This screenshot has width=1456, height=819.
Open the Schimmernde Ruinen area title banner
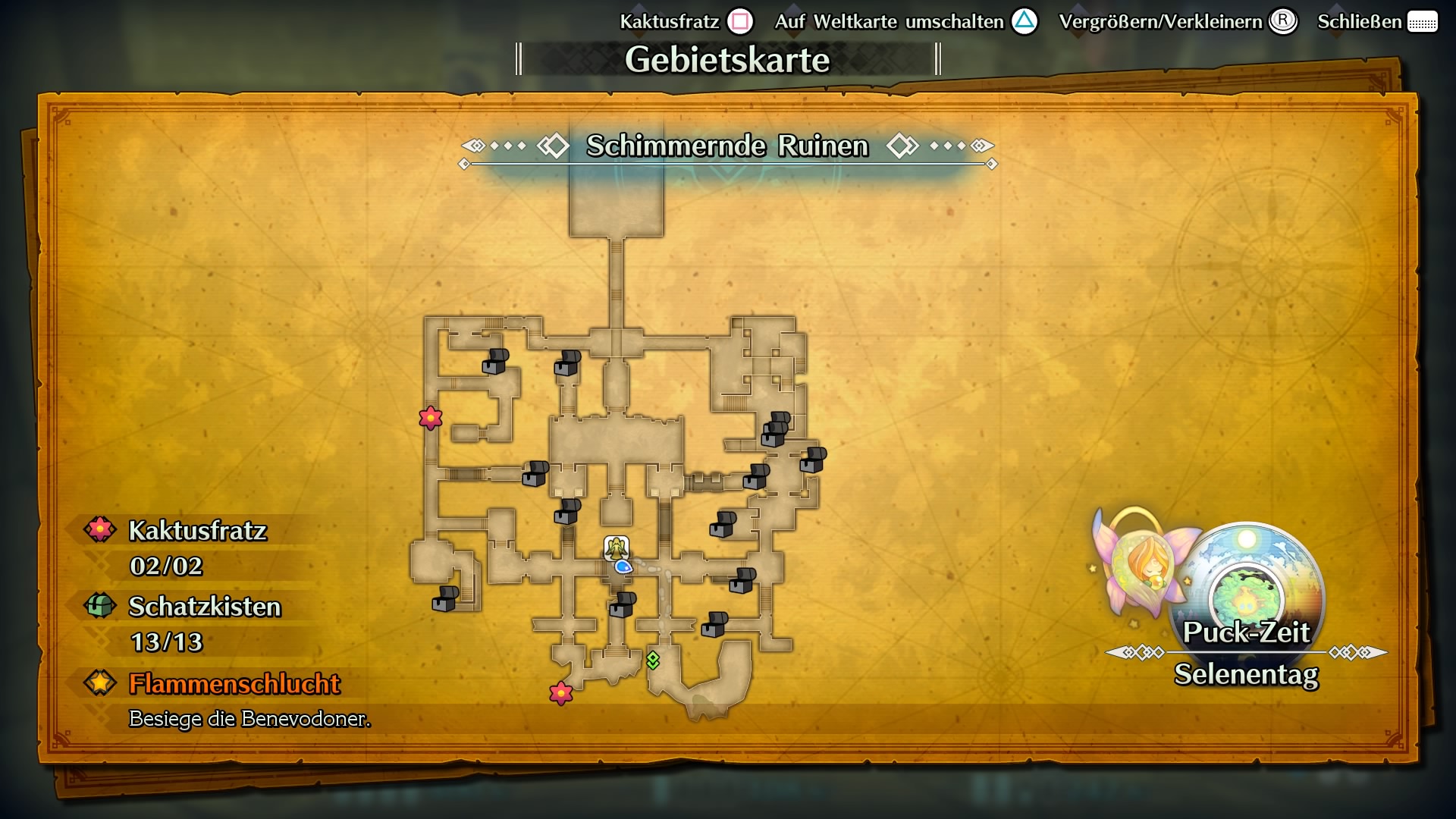[x=726, y=146]
